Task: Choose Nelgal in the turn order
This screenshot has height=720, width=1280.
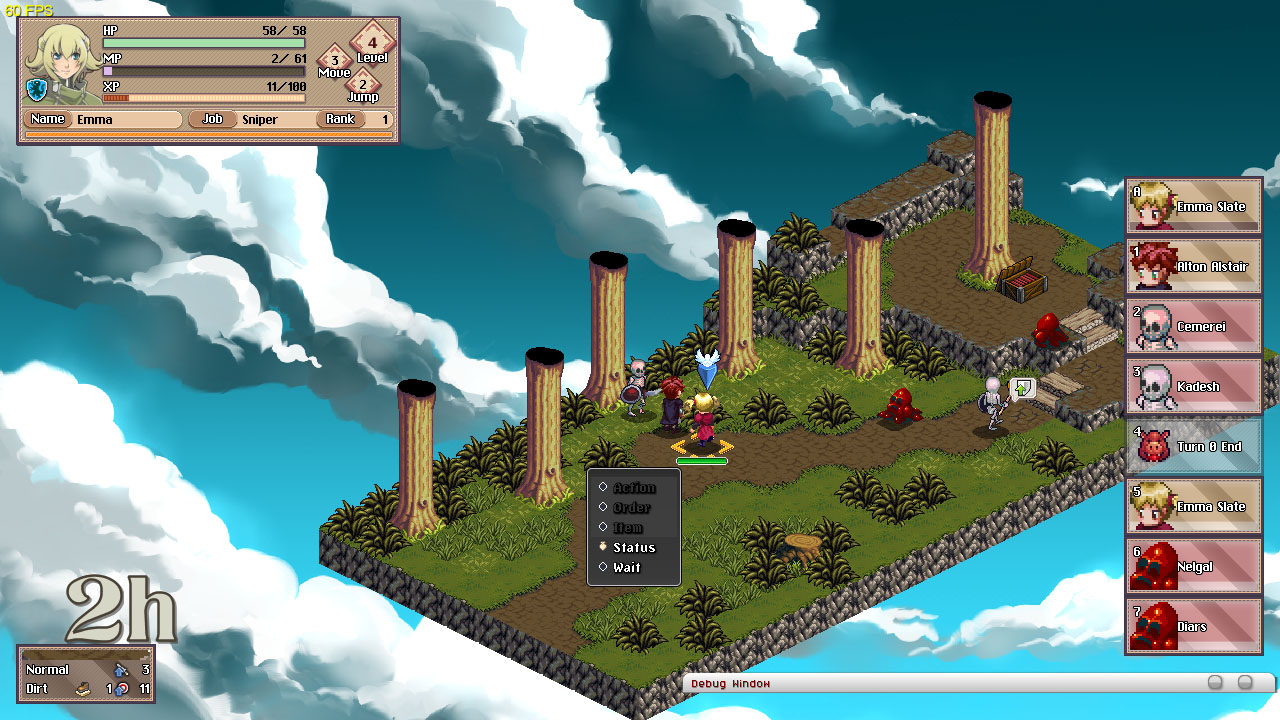Action: 1194,567
